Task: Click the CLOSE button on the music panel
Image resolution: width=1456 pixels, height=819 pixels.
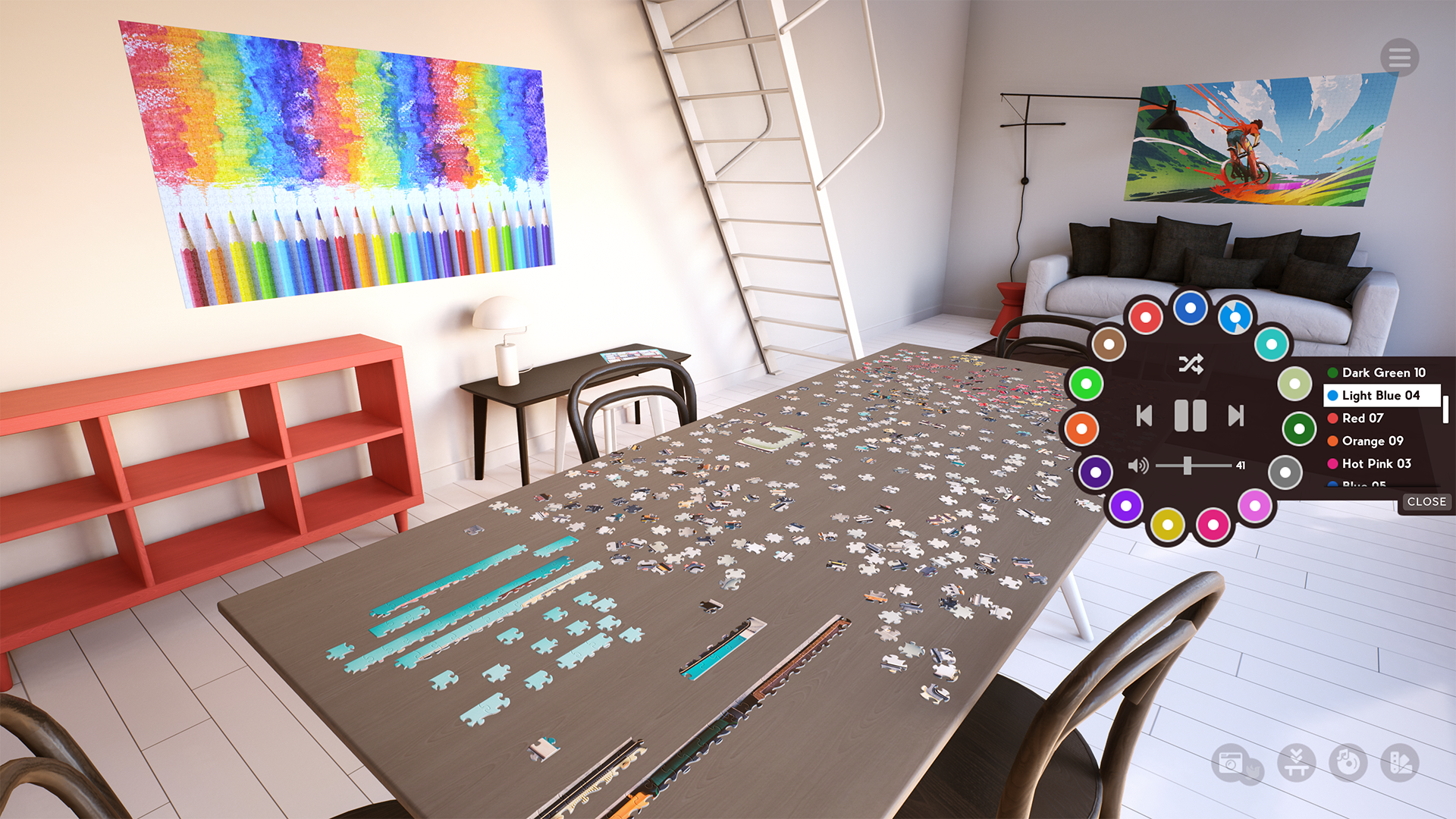Action: tap(1427, 502)
